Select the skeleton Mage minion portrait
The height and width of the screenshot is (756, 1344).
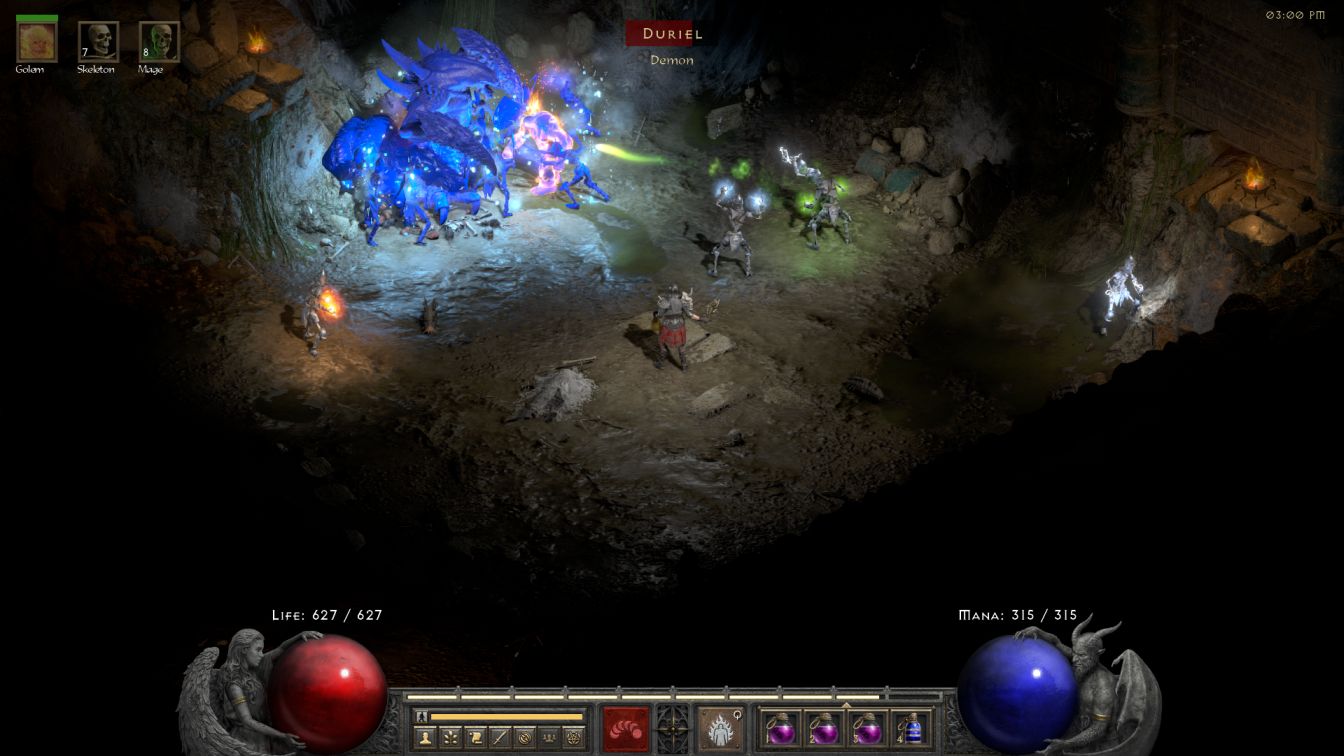click(159, 41)
